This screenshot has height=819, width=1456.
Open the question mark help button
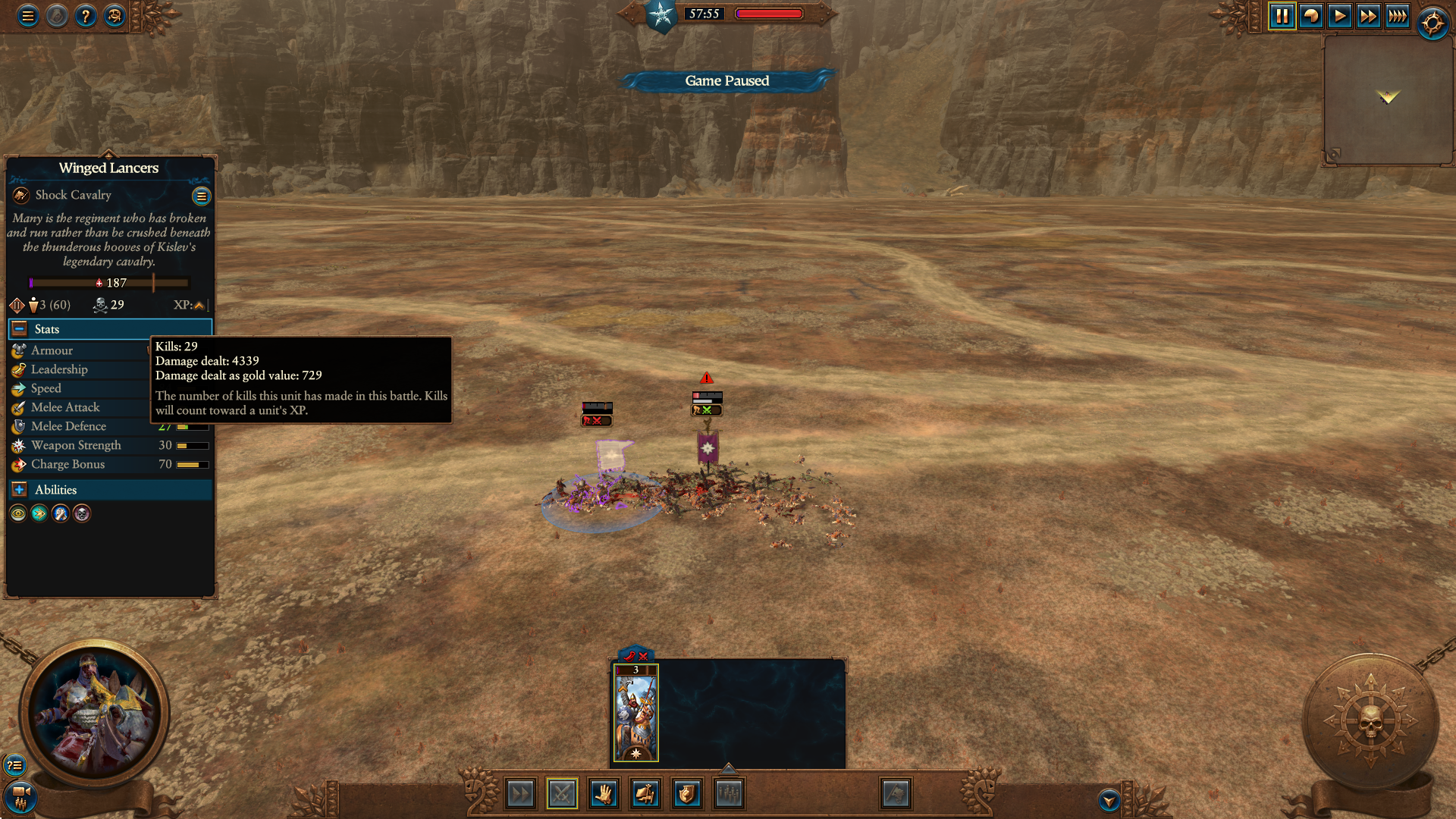[x=86, y=16]
